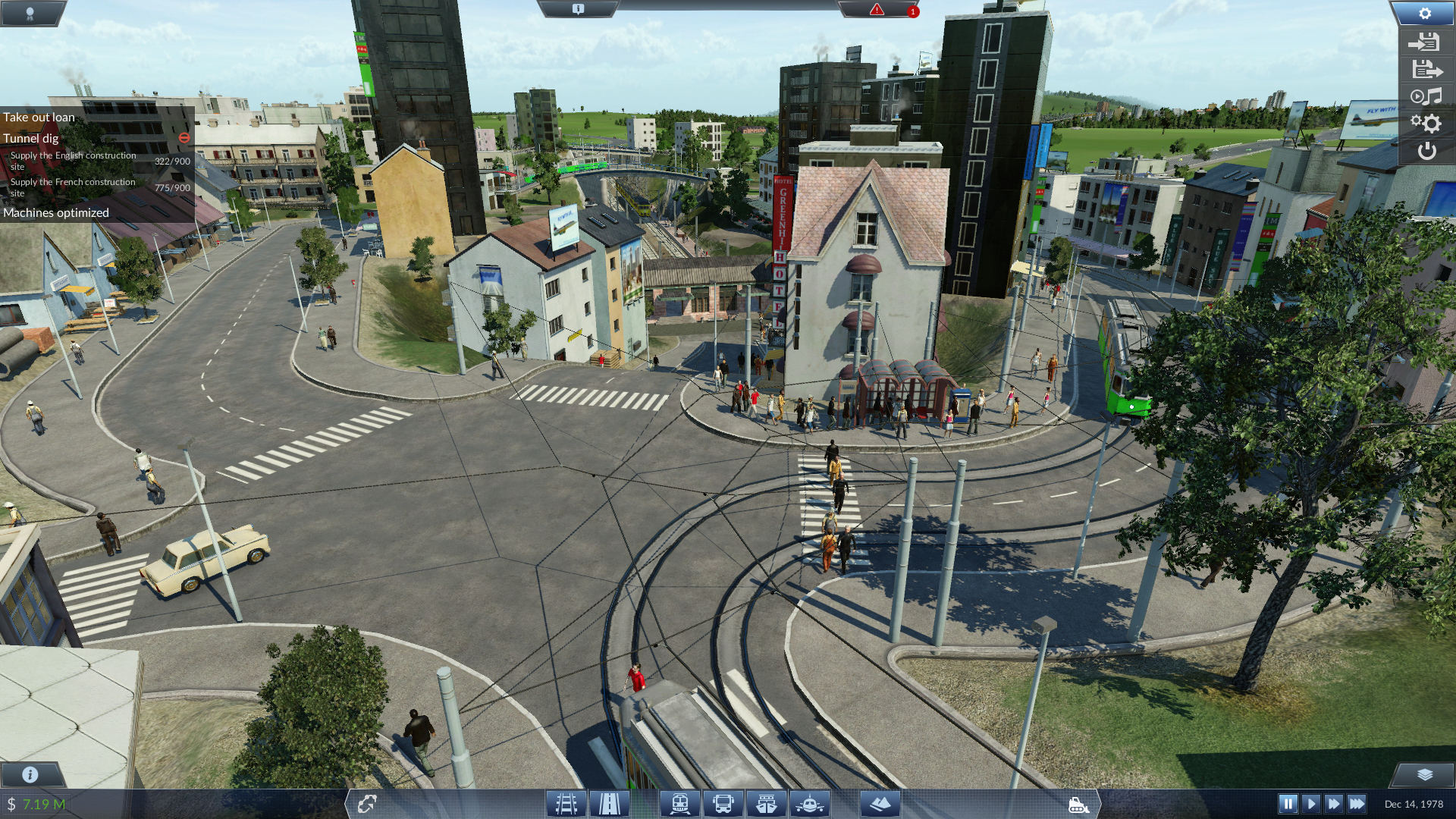Open the rail track construction tool
The height and width of the screenshot is (819, 1456).
click(566, 804)
